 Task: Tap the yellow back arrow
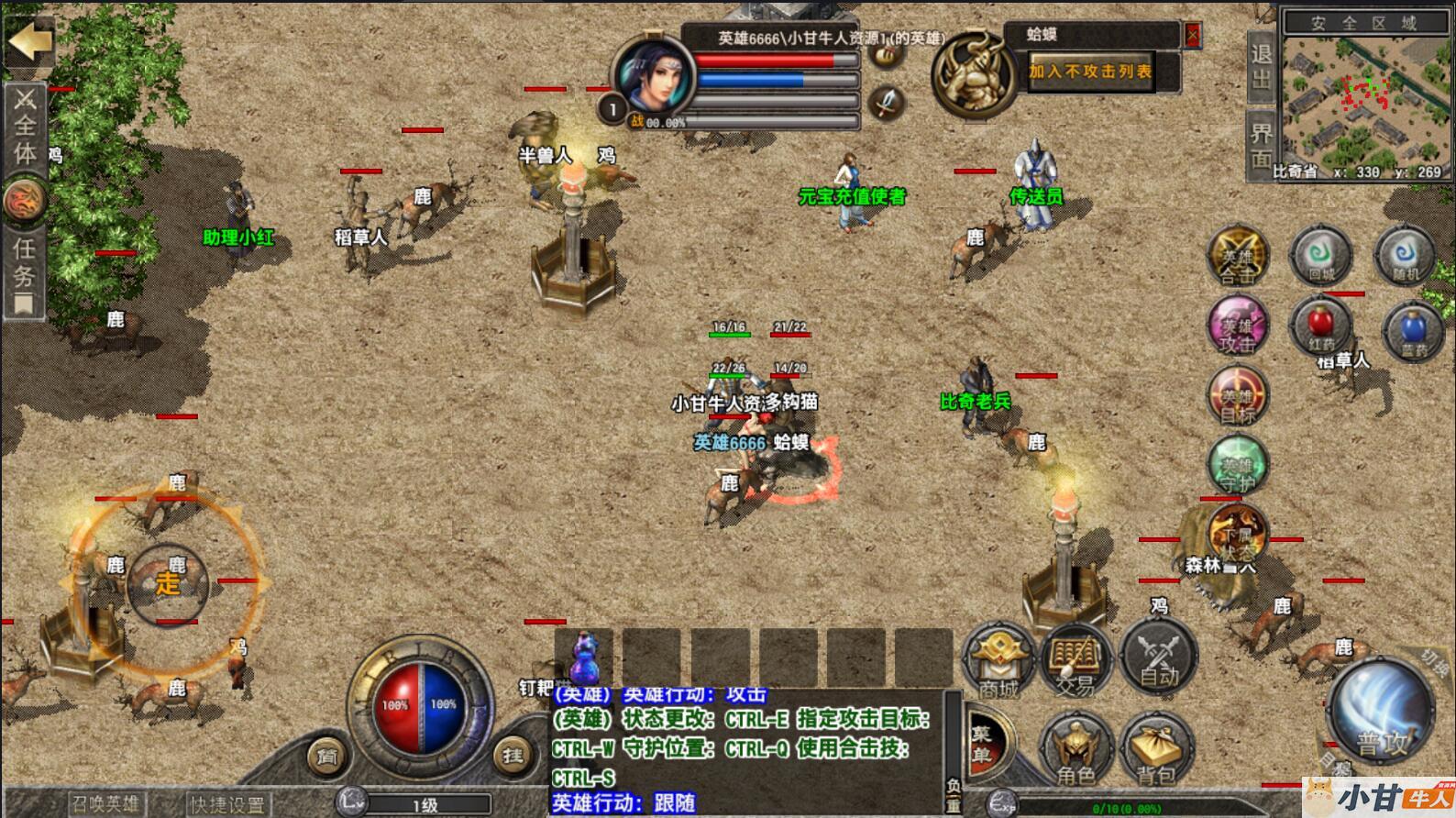29,41
